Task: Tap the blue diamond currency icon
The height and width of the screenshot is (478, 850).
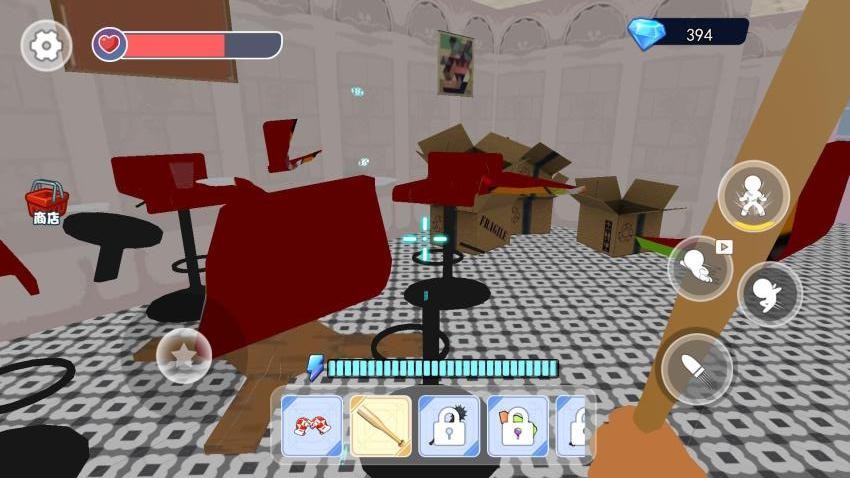Action: pyautogui.click(x=645, y=34)
